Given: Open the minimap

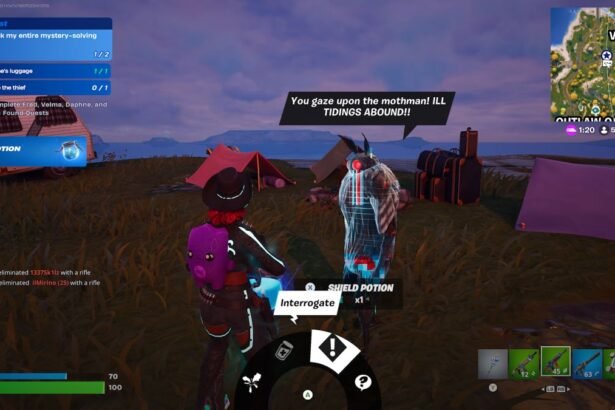Looking at the screenshot, I should (x=582, y=64).
